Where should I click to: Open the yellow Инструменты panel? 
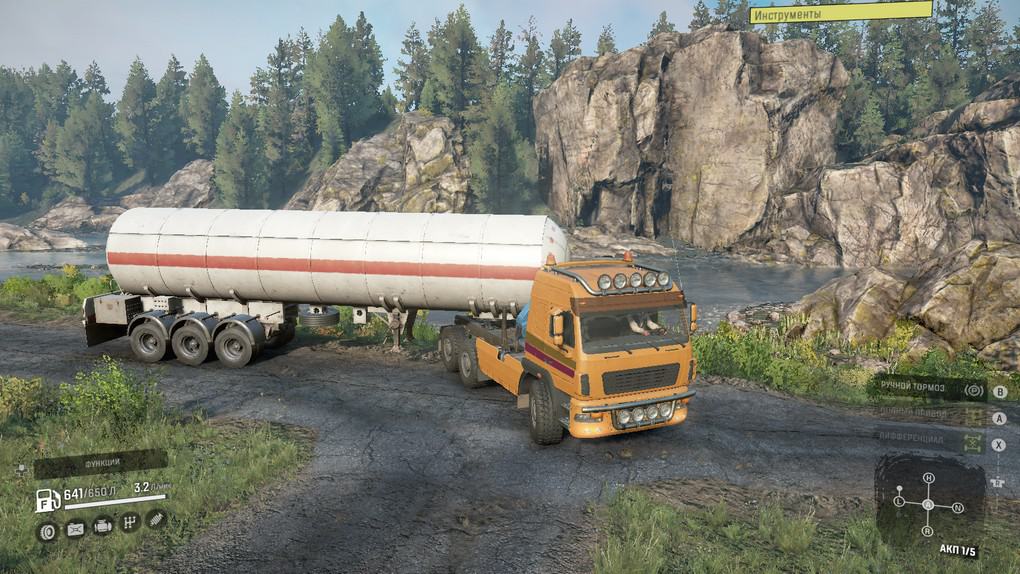840,13
